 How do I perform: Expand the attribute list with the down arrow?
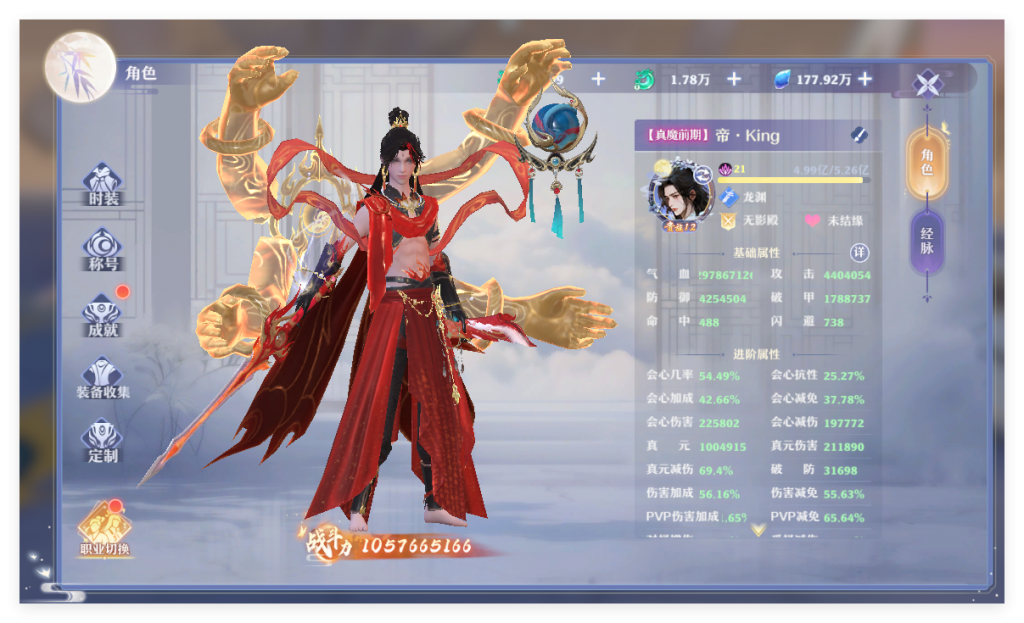pyautogui.click(x=758, y=529)
